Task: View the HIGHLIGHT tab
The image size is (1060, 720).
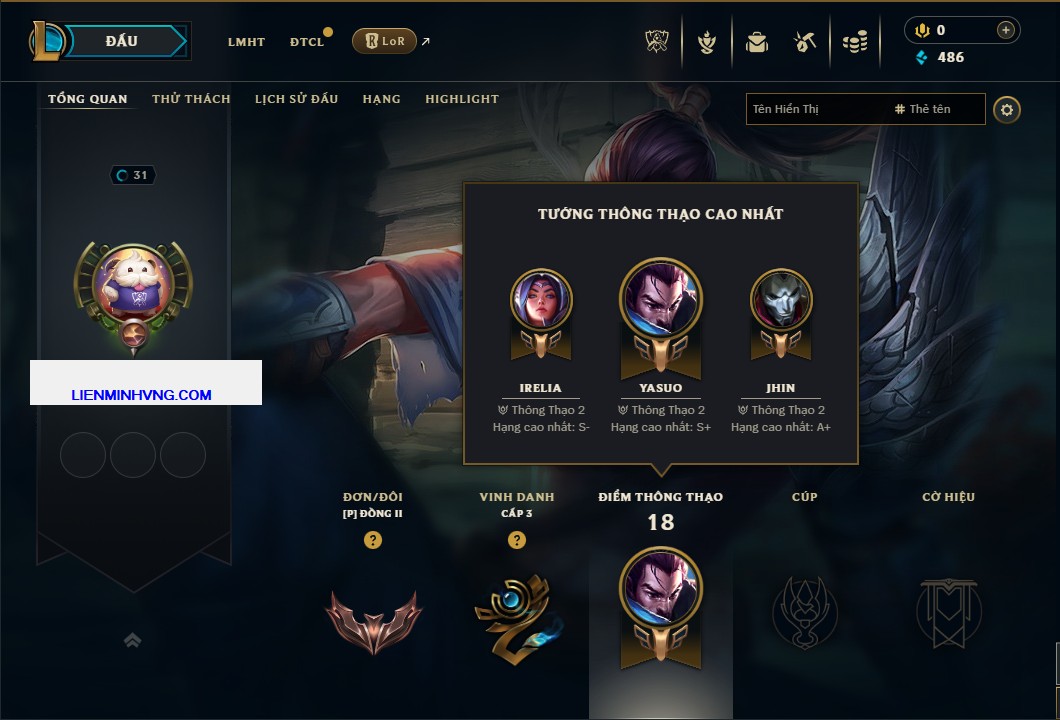Action: (x=462, y=99)
